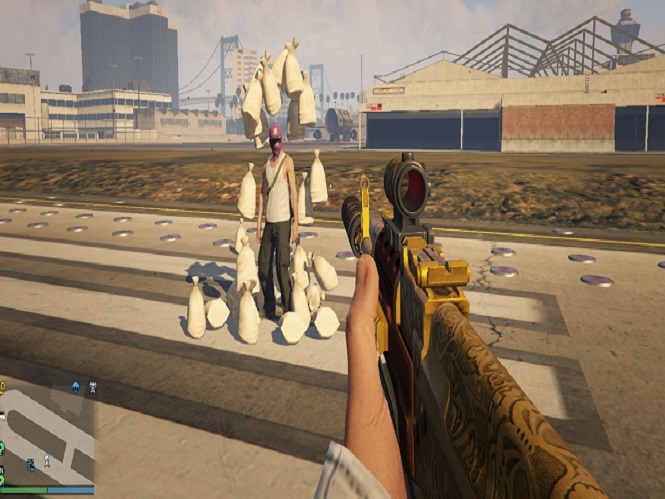Image resolution: width=665 pixels, height=499 pixels.
Task: Click the white player arrow on minimap
Action: [x=47, y=461]
